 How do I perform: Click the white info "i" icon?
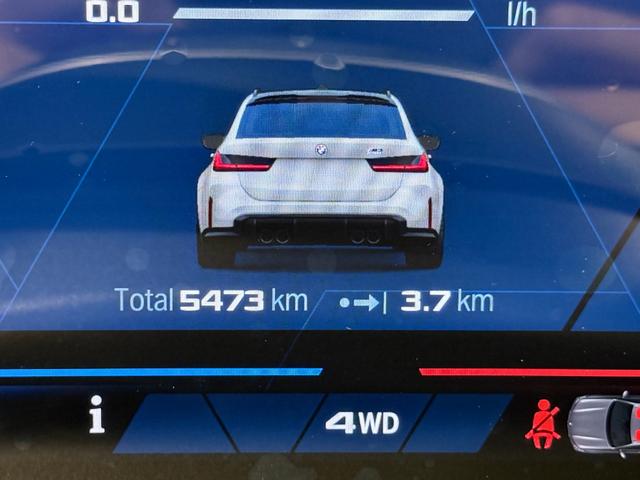(x=96, y=414)
